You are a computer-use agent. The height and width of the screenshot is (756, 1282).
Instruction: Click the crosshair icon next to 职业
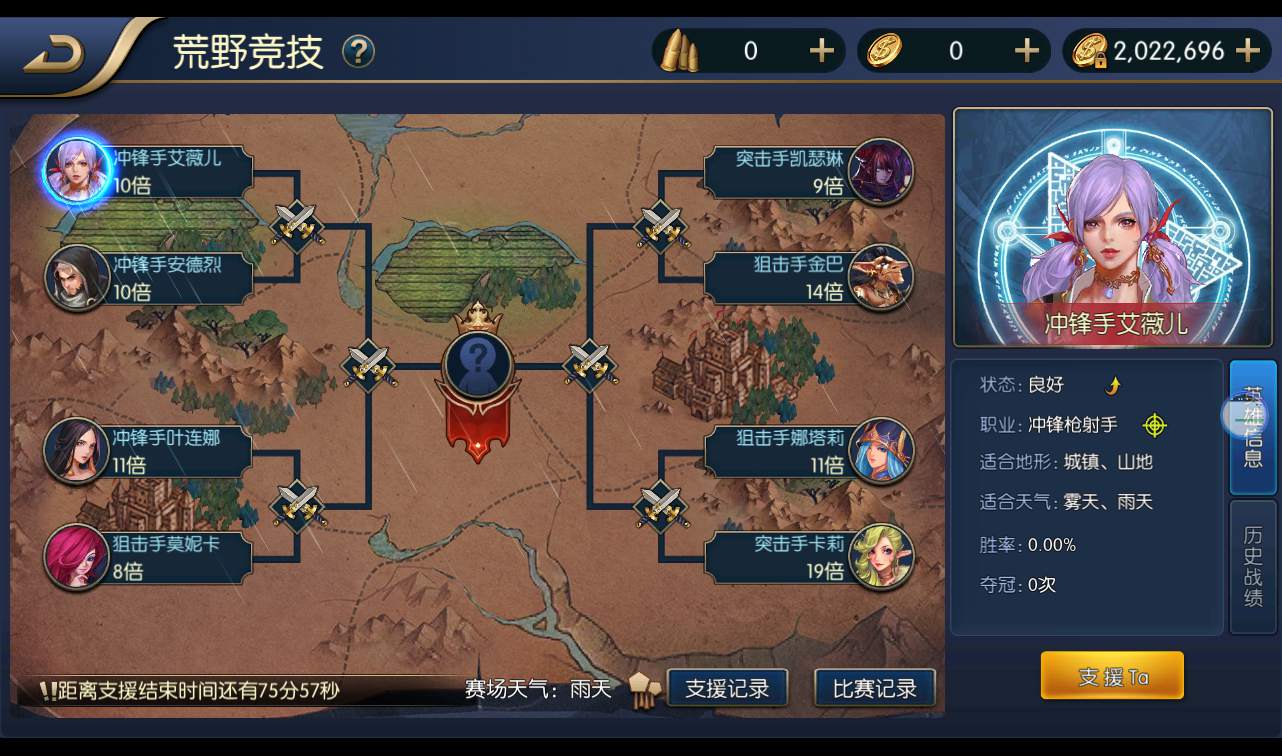coord(1155,425)
